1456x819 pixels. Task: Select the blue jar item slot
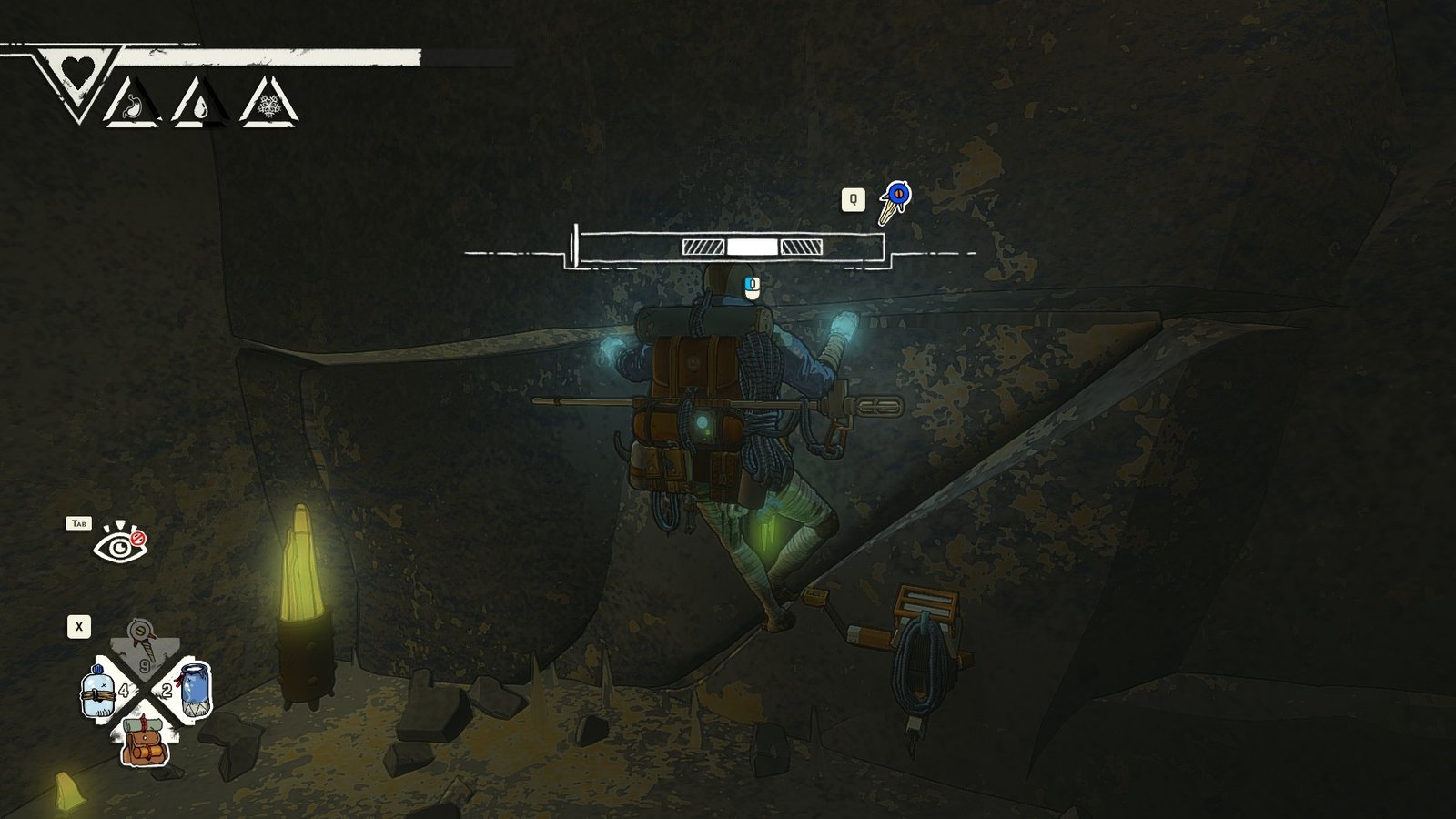coord(193,690)
